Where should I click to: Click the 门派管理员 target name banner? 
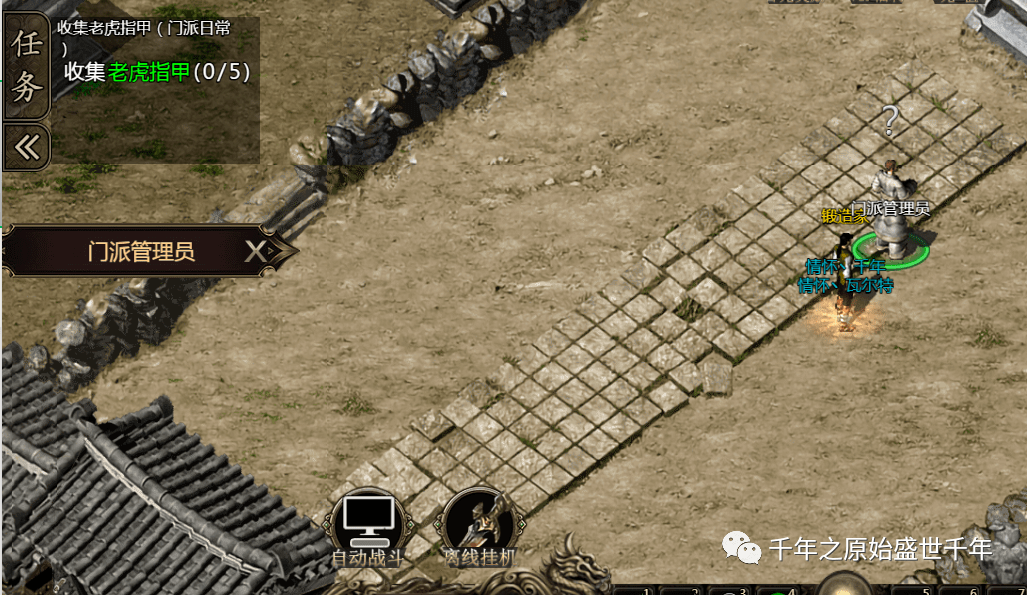point(140,251)
